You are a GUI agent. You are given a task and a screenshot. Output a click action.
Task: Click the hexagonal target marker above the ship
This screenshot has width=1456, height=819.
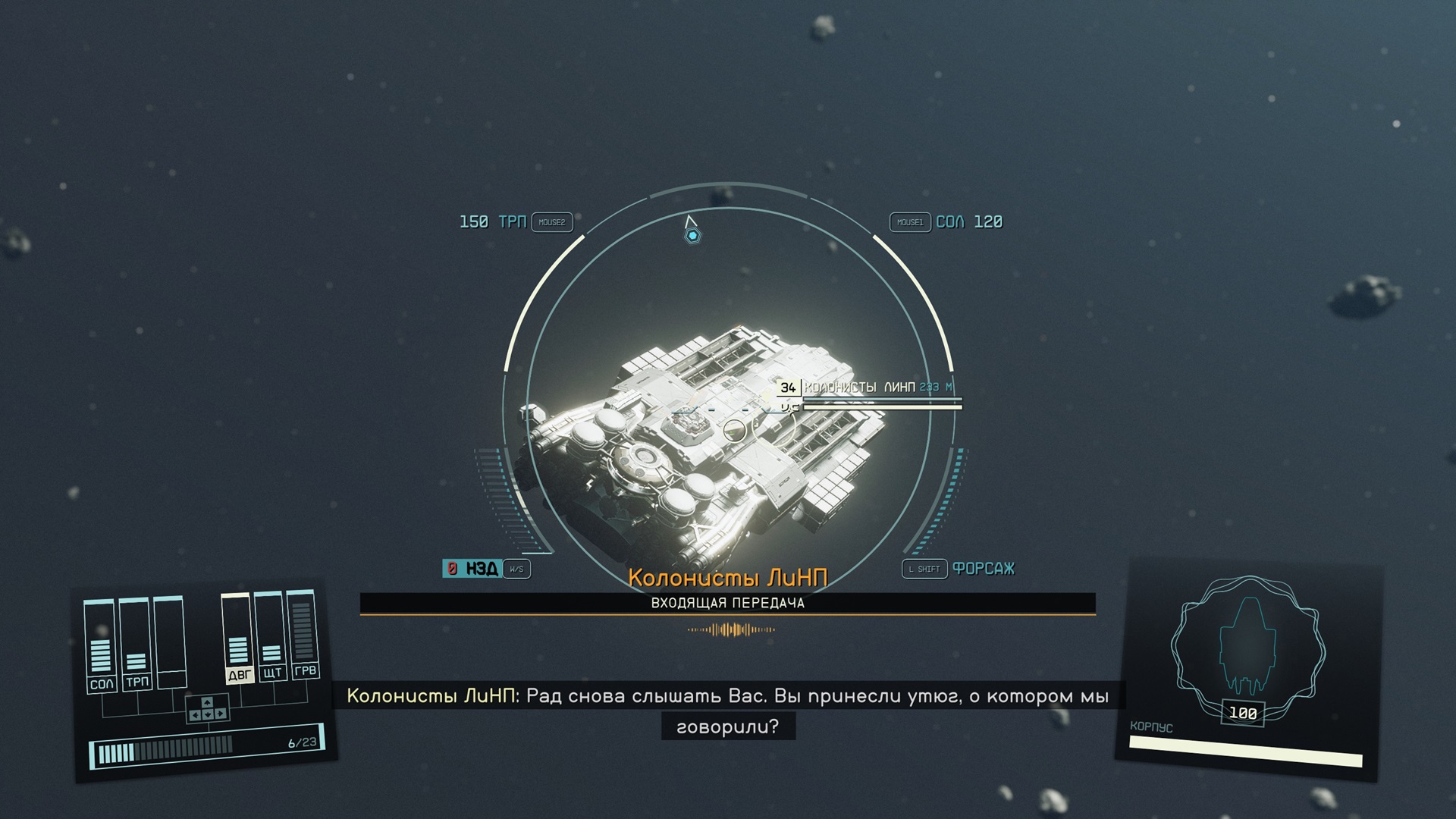click(x=692, y=236)
